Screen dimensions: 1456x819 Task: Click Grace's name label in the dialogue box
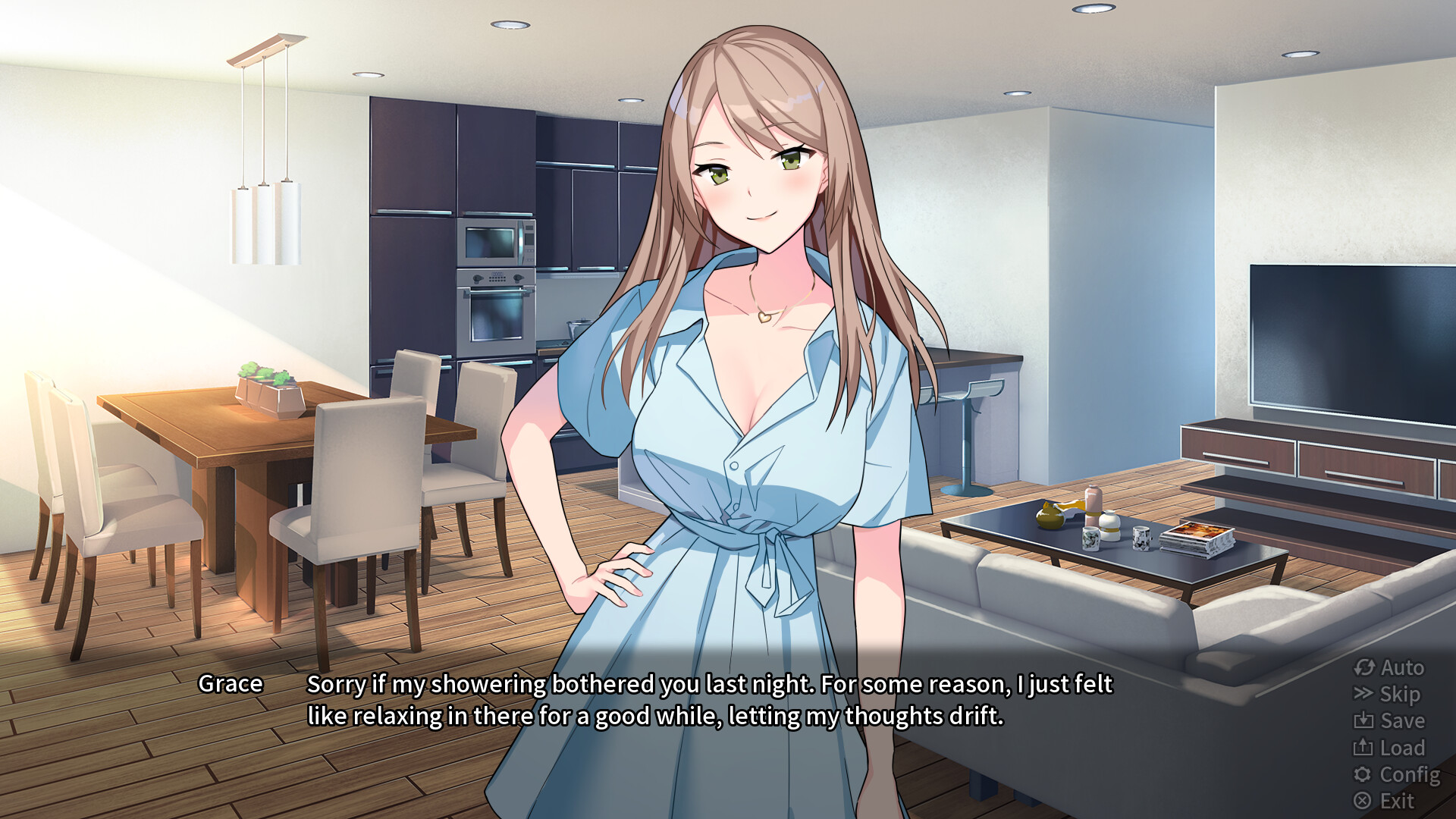pos(230,683)
